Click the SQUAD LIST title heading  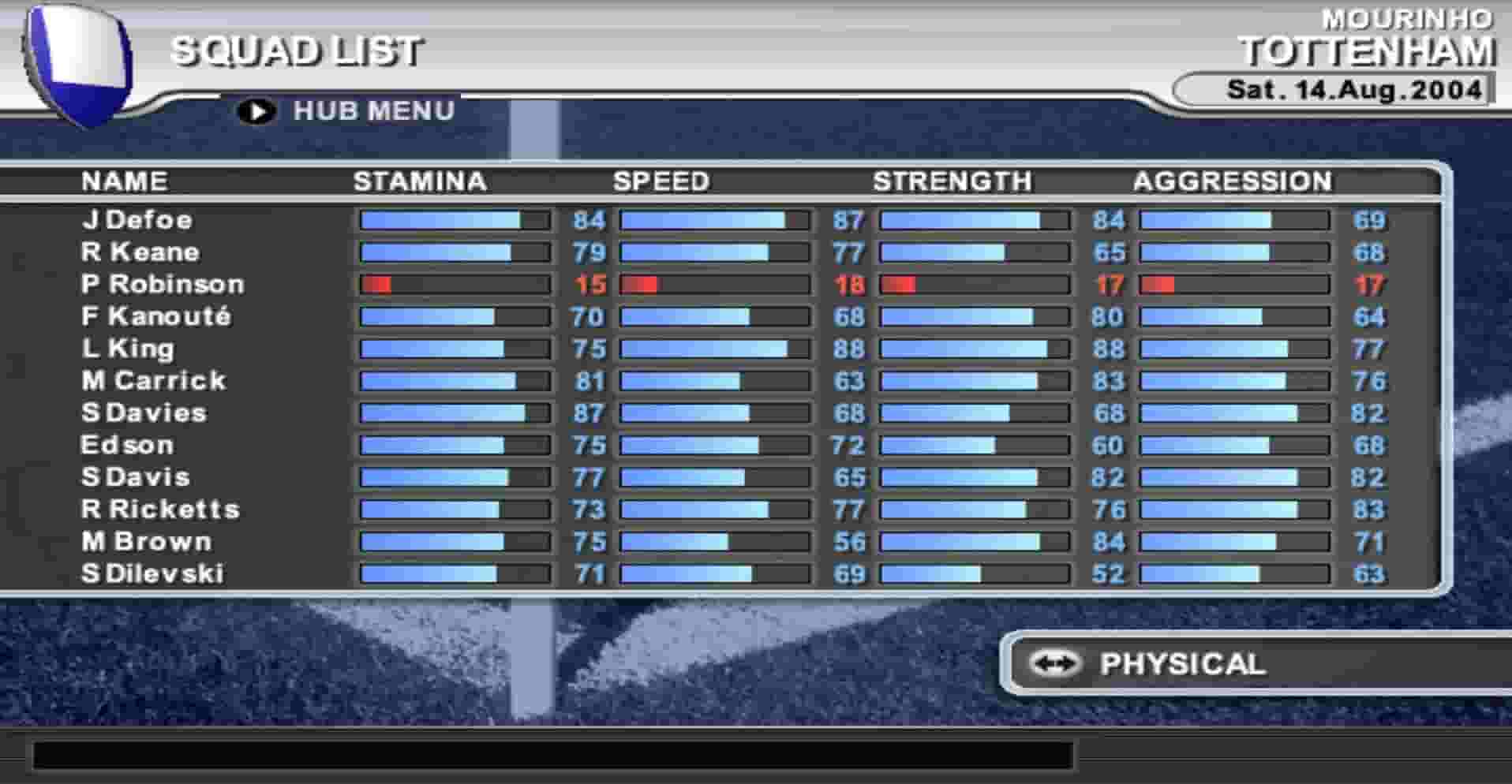(298, 51)
